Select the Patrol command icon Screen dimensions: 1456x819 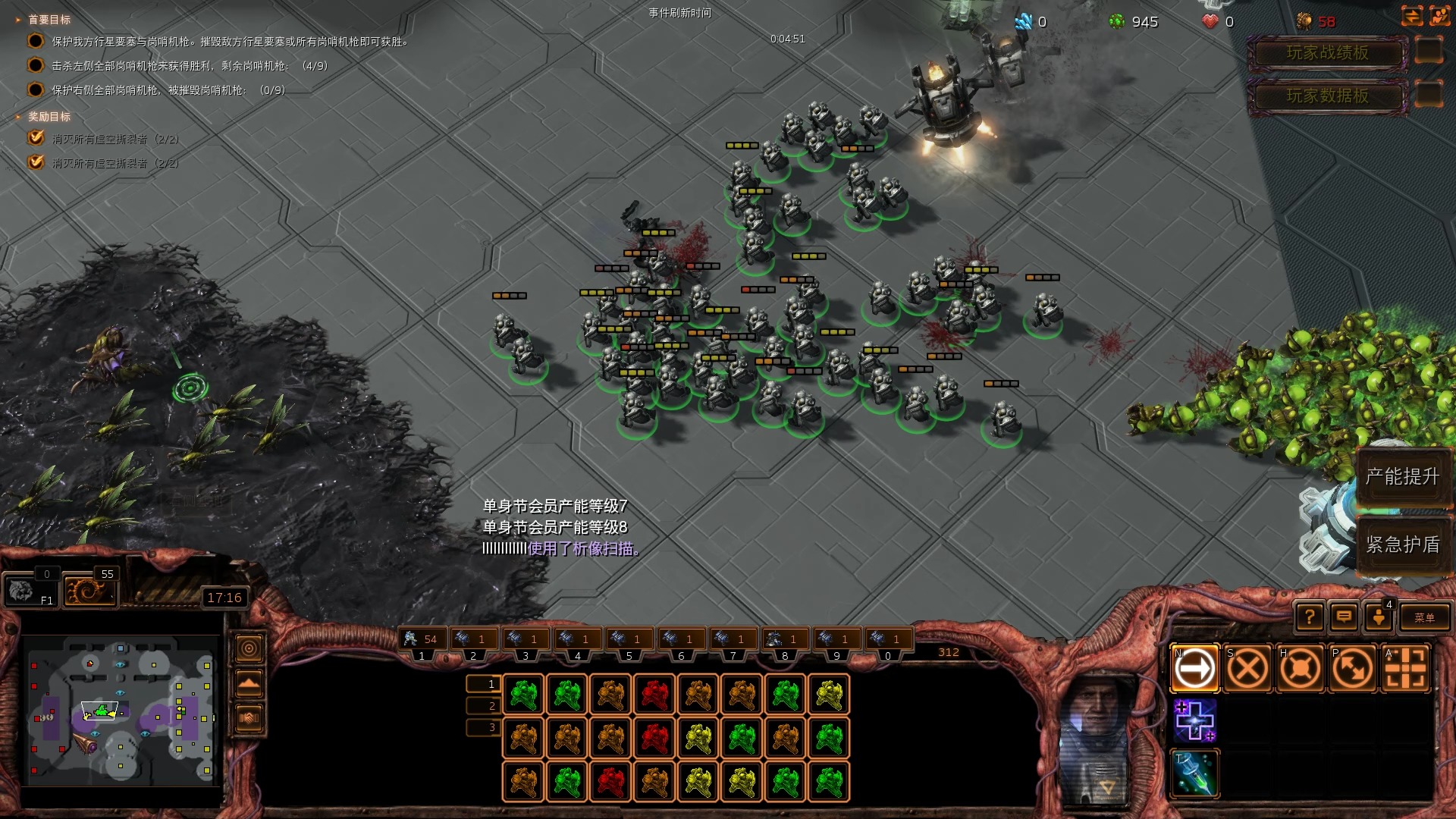(x=1352, y=669)
